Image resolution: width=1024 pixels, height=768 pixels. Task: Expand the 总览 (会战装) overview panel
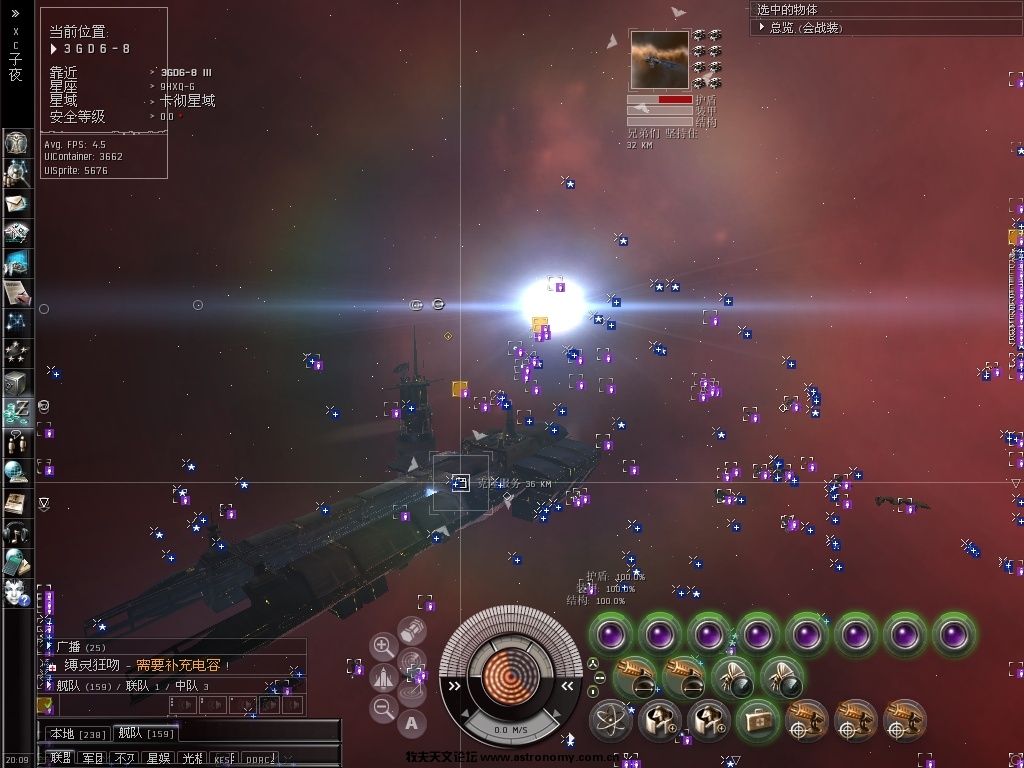coord(761,28)
